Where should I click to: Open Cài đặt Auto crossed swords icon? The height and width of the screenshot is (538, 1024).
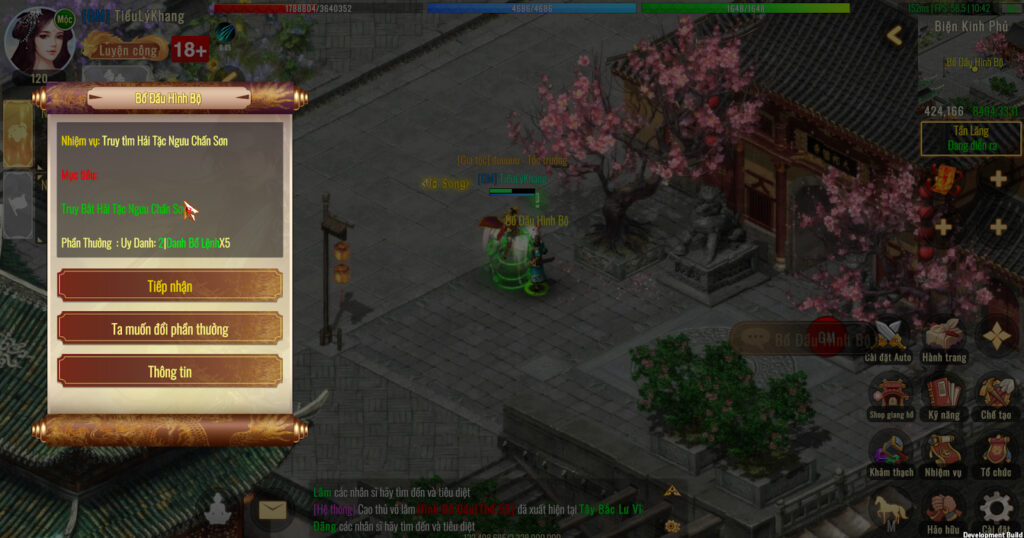(888, 338)
